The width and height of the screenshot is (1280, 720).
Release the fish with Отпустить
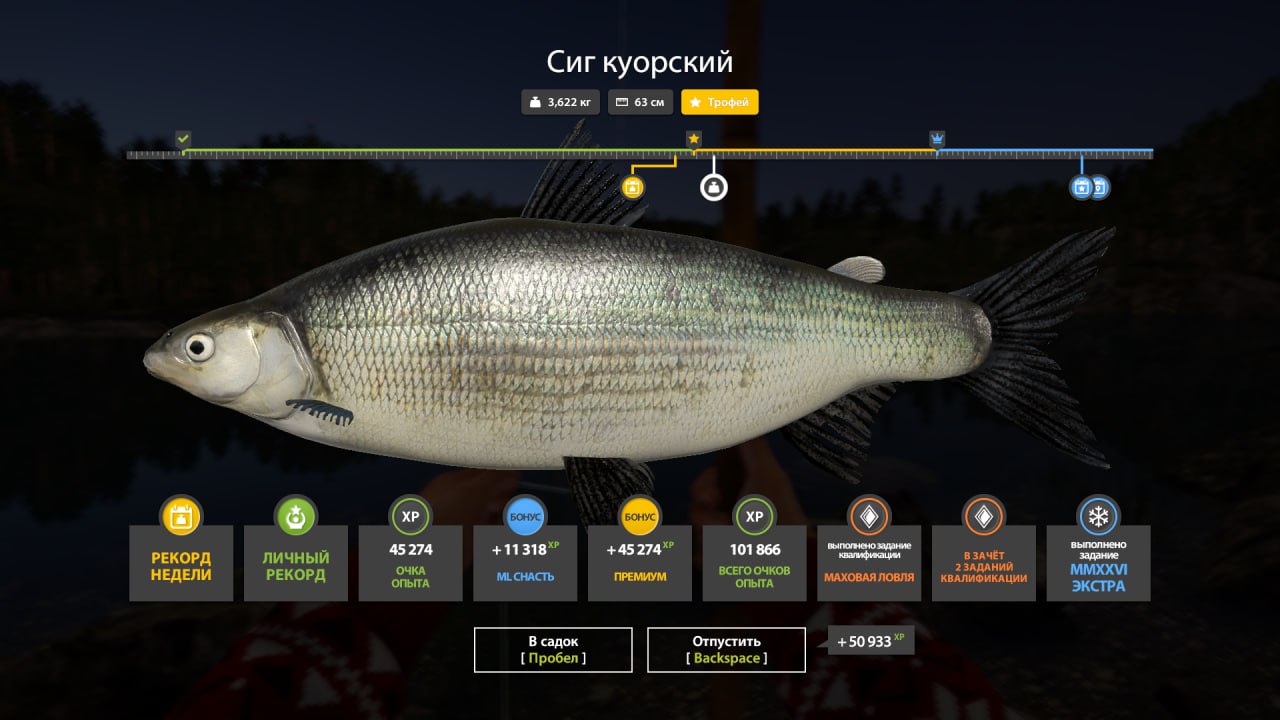[726, 649]
